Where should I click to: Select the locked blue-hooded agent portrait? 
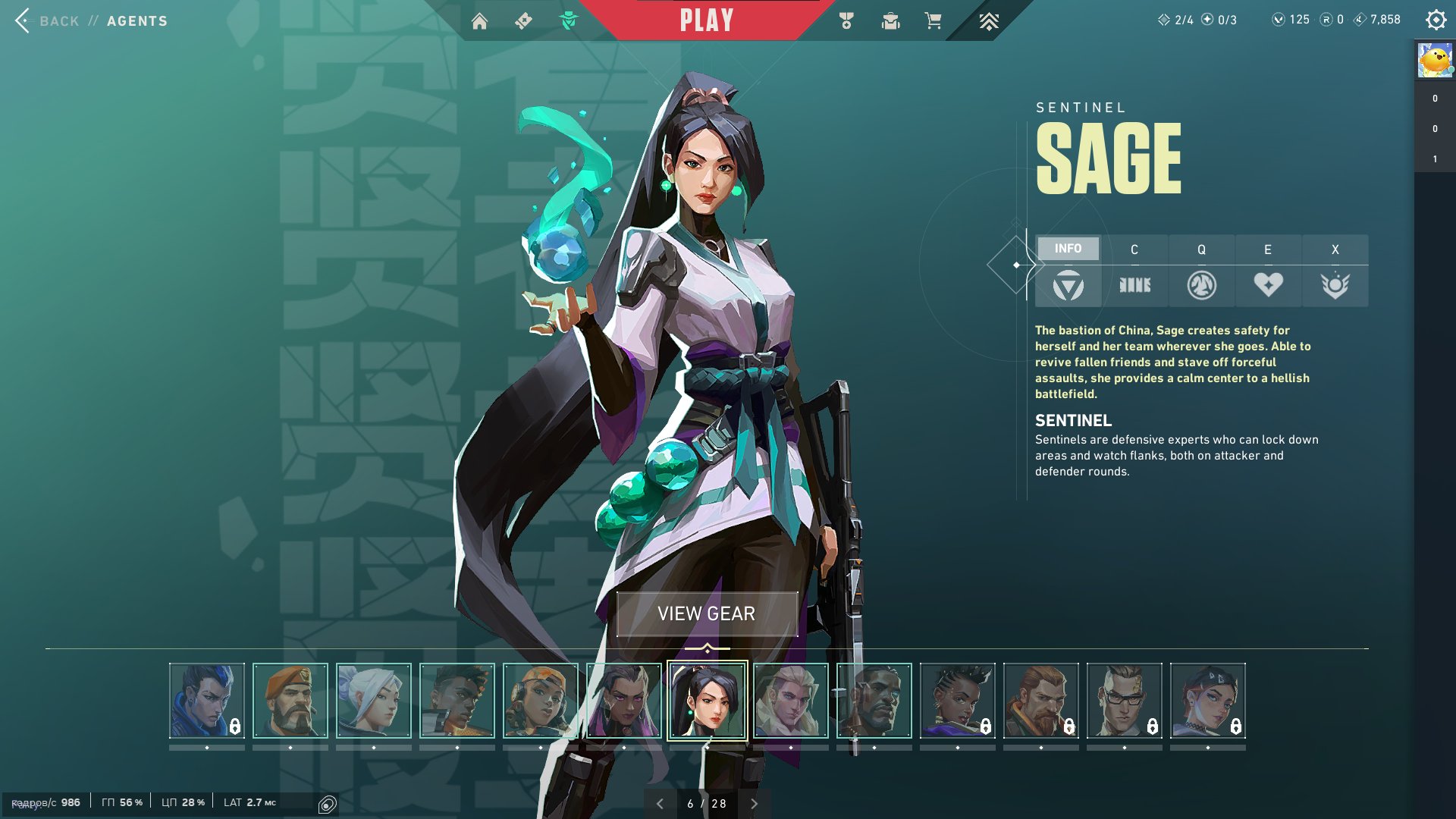(x=207, y=701)
